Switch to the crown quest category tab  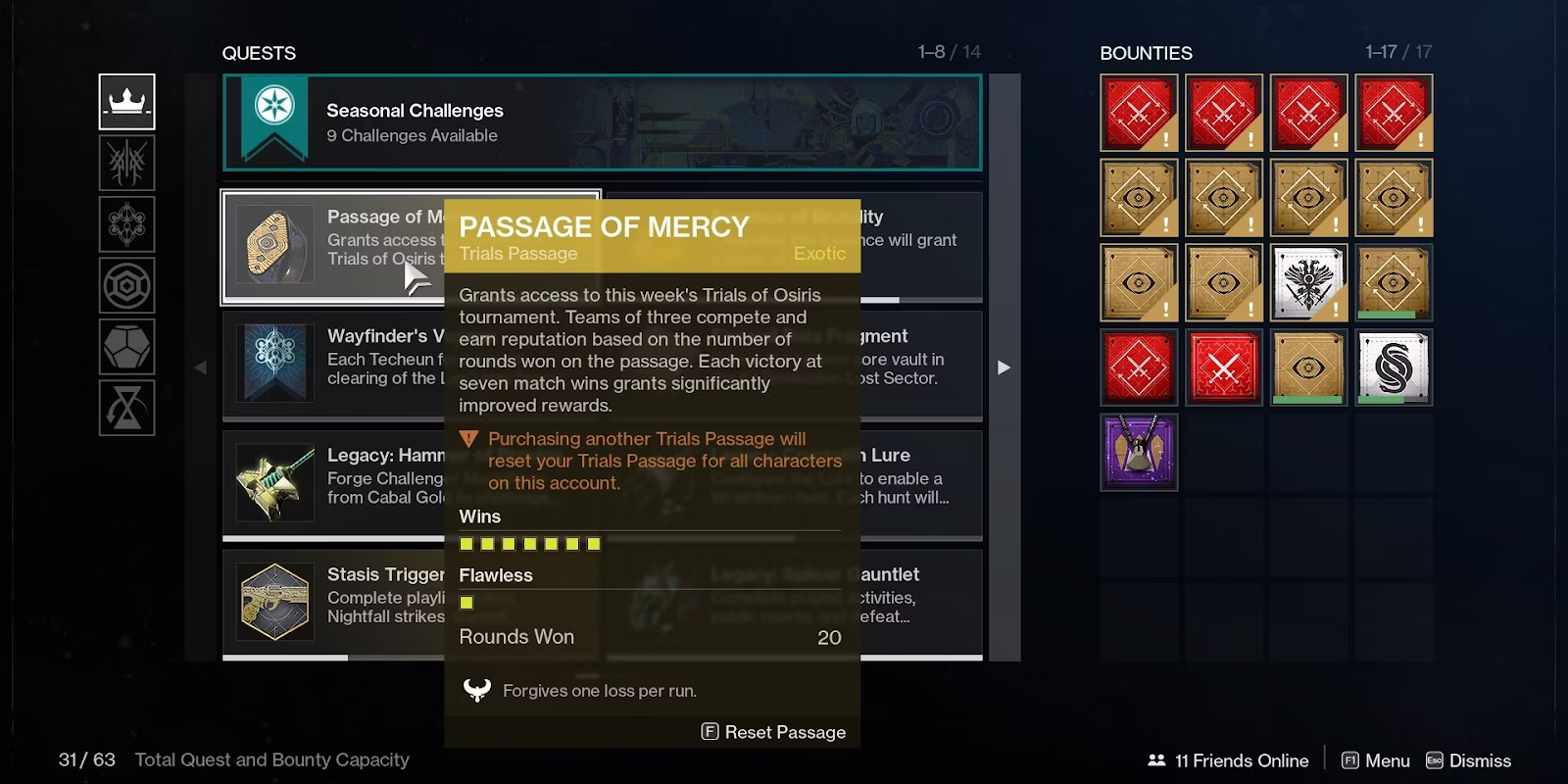(127, 102)
